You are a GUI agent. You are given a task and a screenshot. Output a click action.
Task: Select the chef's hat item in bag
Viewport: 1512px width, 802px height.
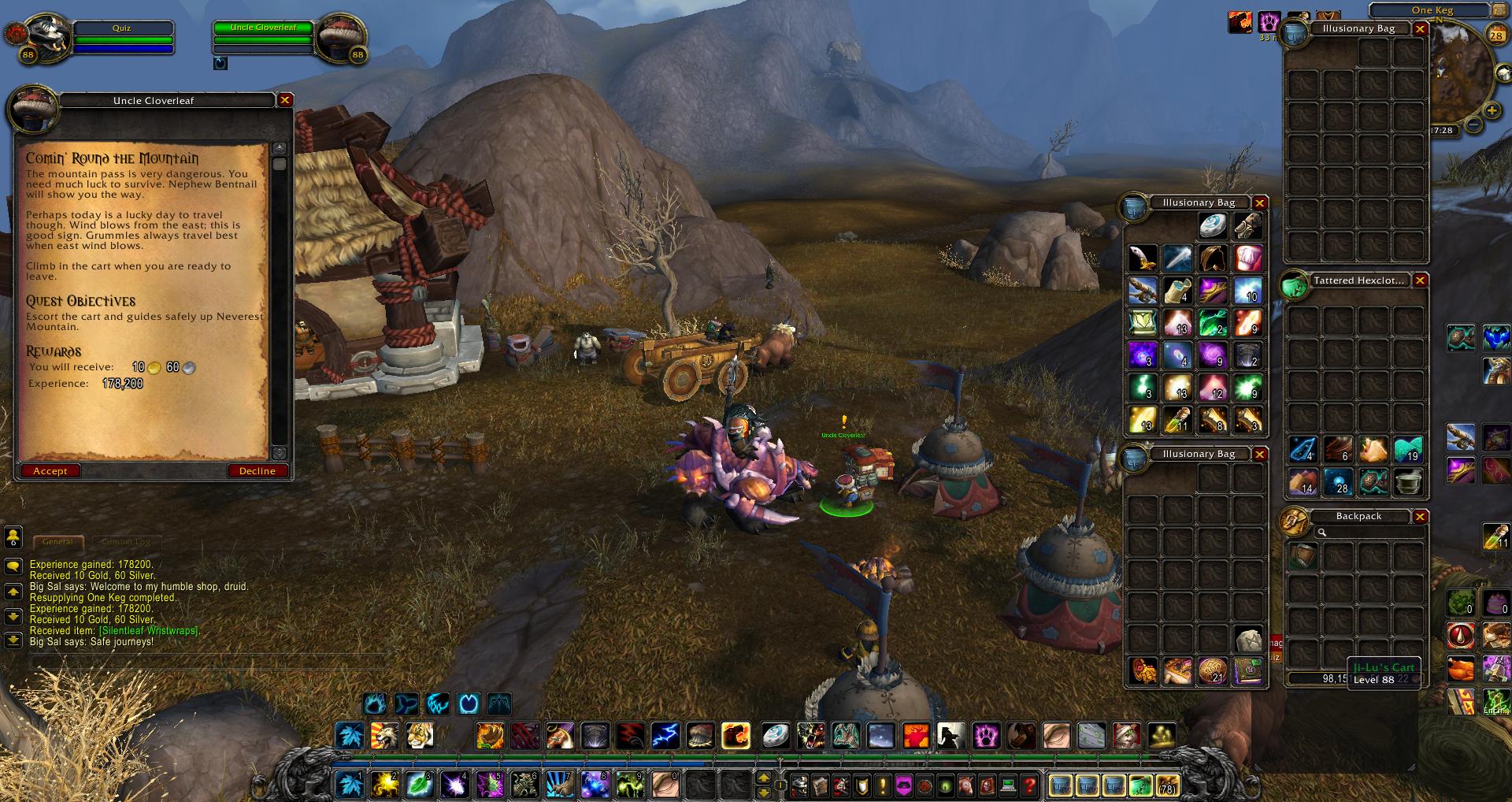point(1248,257)
